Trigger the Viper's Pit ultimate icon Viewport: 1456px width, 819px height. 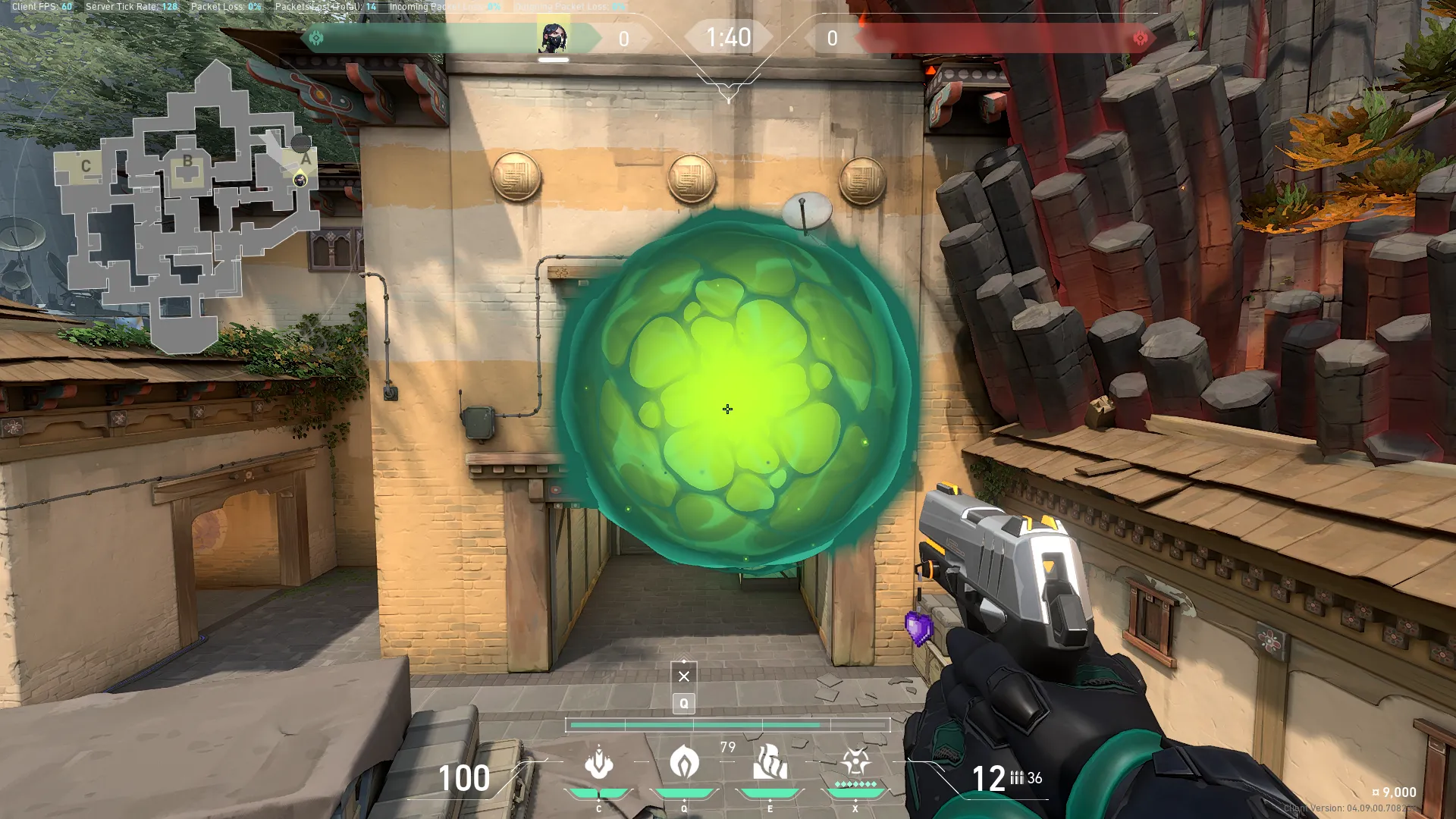coord(855,761)
